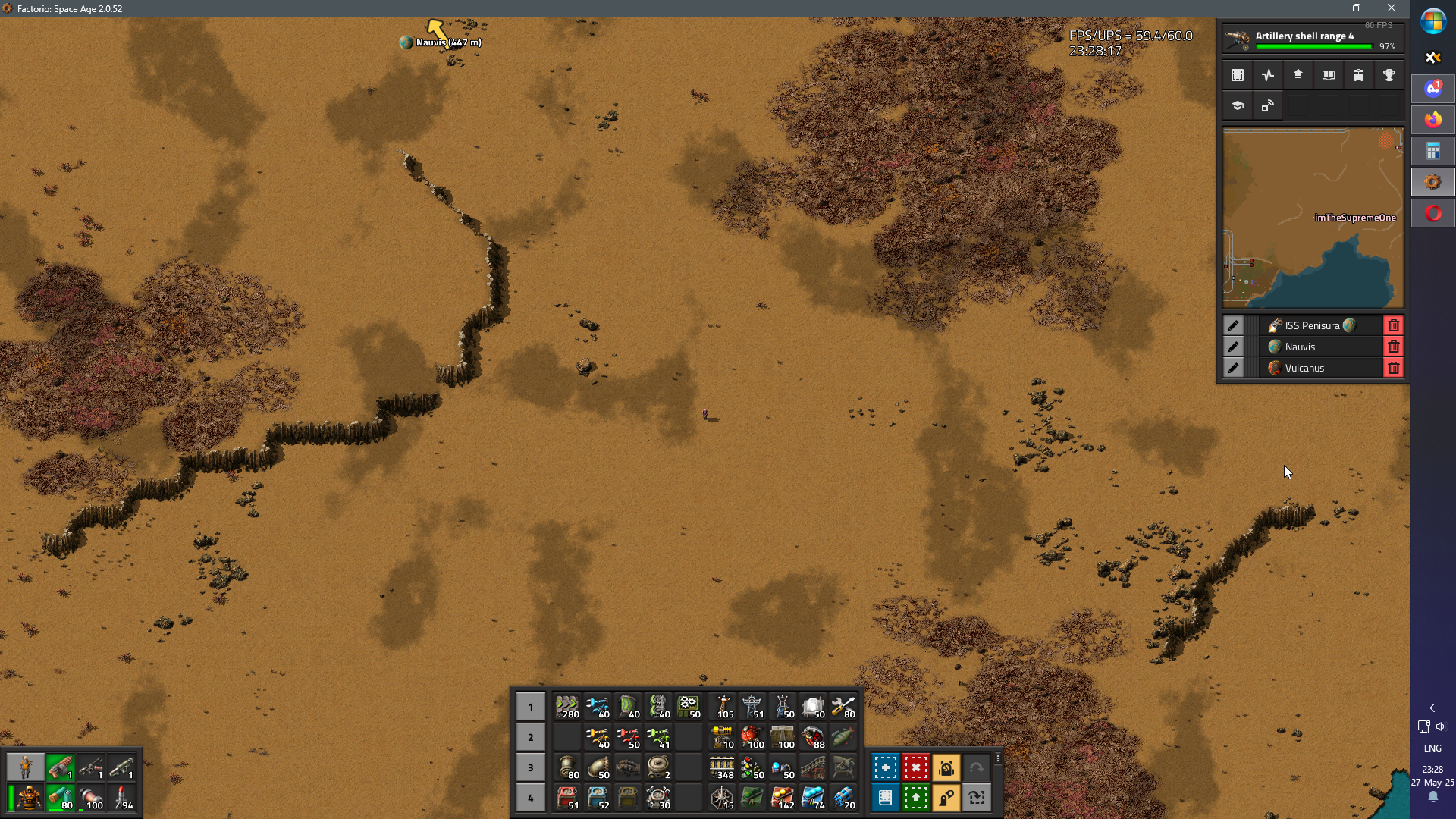Select the green upgrade planner tool
Image resolution: width=1456 pixels, height=819 pixels.
pyautogui.click(x=915, y=798)
